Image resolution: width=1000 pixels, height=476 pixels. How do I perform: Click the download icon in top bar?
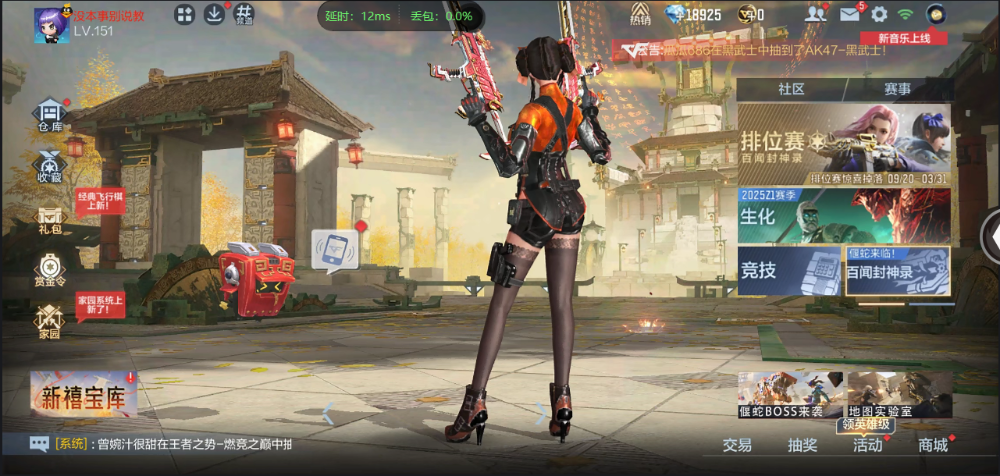click(x=213, y=14)
